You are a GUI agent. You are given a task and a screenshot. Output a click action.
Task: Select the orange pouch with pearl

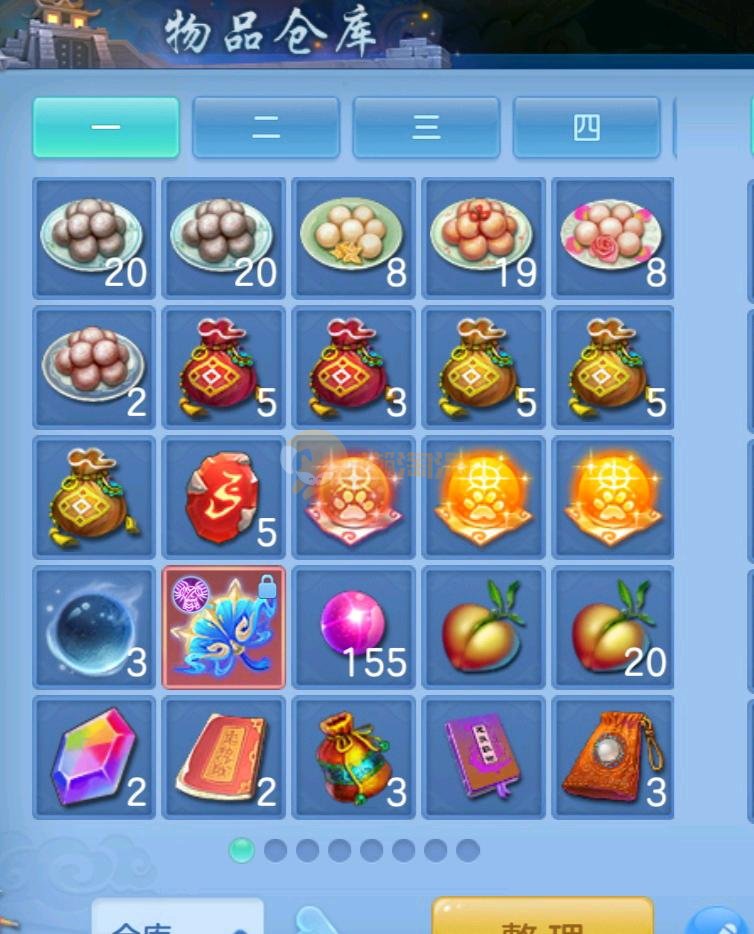pos(613,757)
